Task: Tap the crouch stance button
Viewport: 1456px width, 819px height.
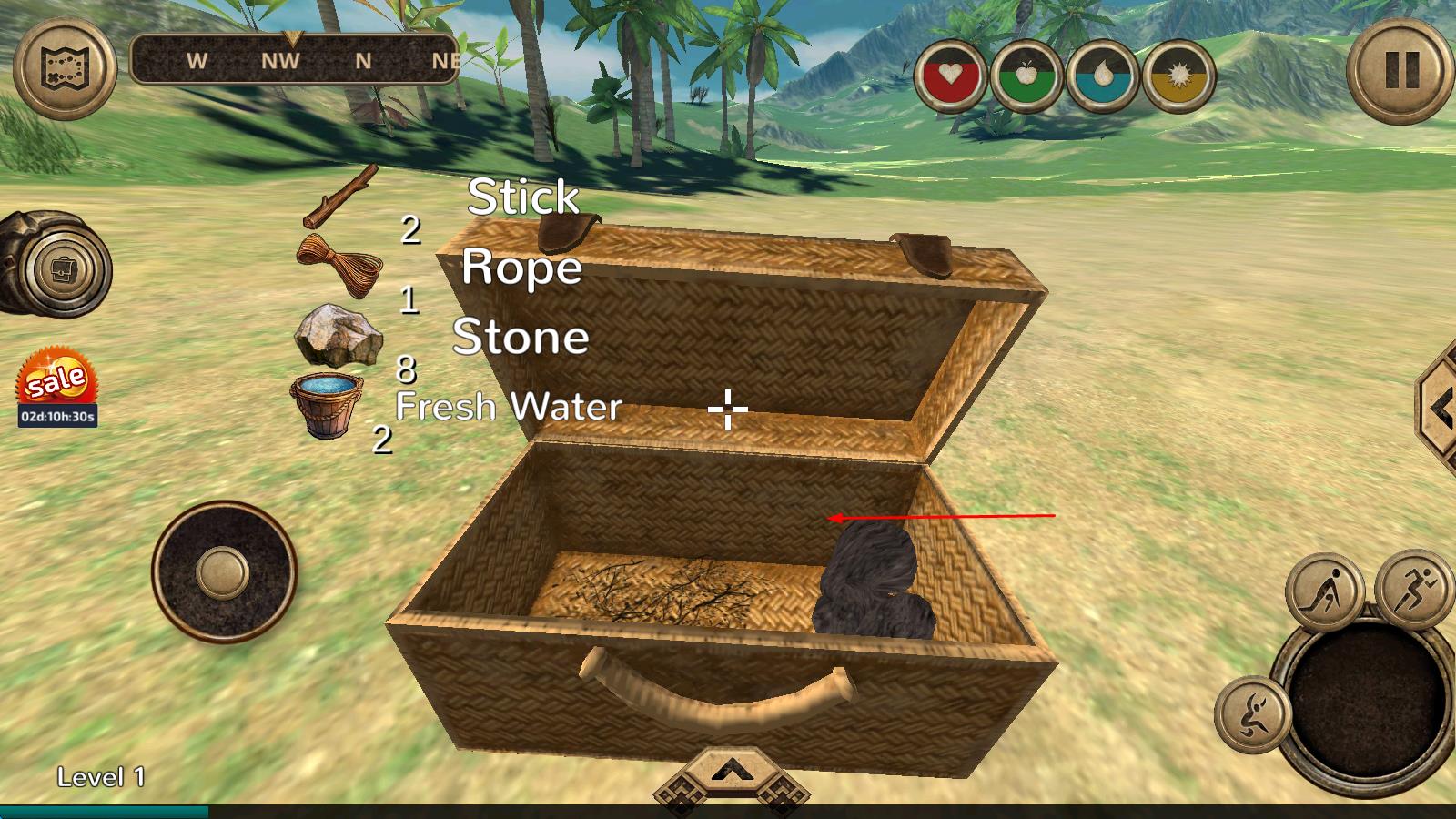Action: [x=1324, y=591]
